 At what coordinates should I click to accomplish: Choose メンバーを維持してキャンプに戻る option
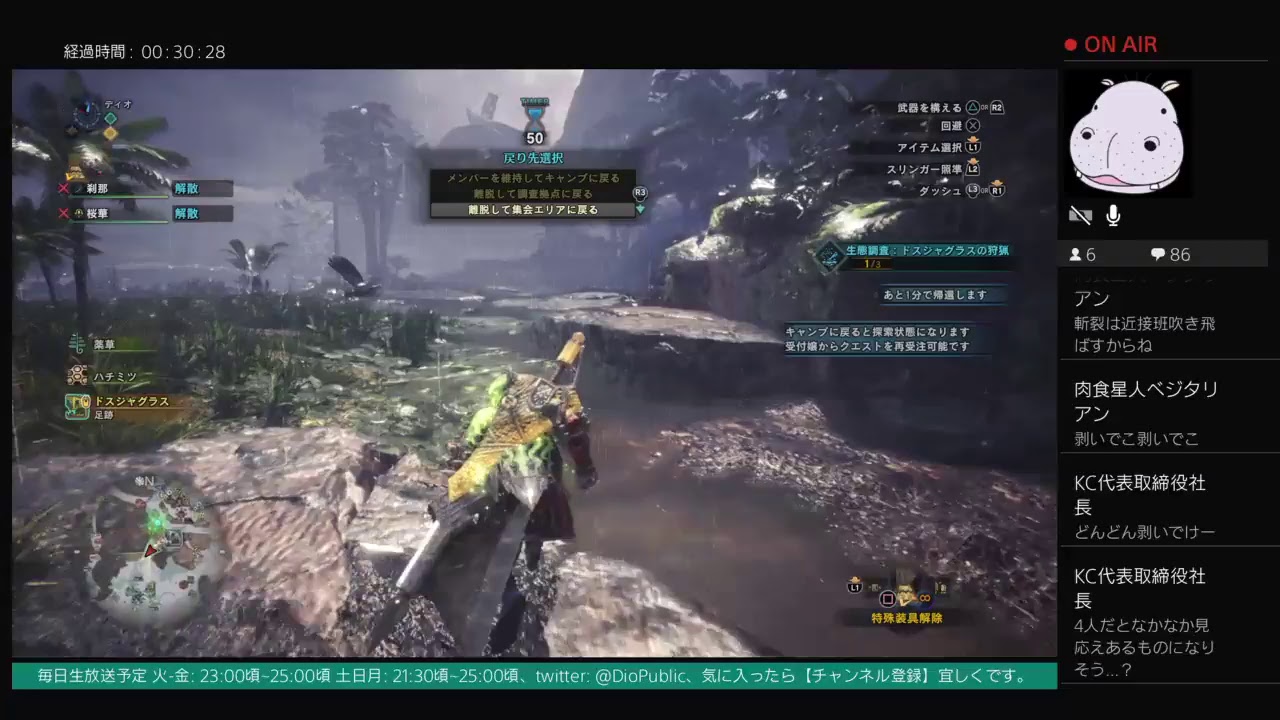tap(535, 176)
